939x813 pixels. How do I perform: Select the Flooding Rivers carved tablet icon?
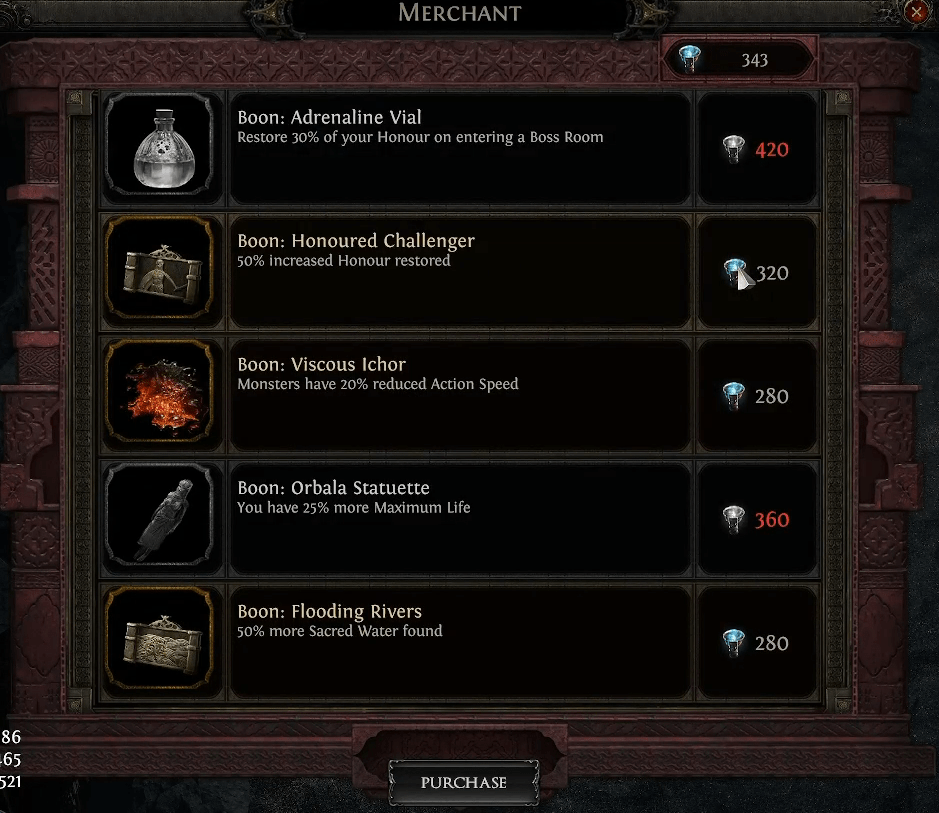[160, 642]
